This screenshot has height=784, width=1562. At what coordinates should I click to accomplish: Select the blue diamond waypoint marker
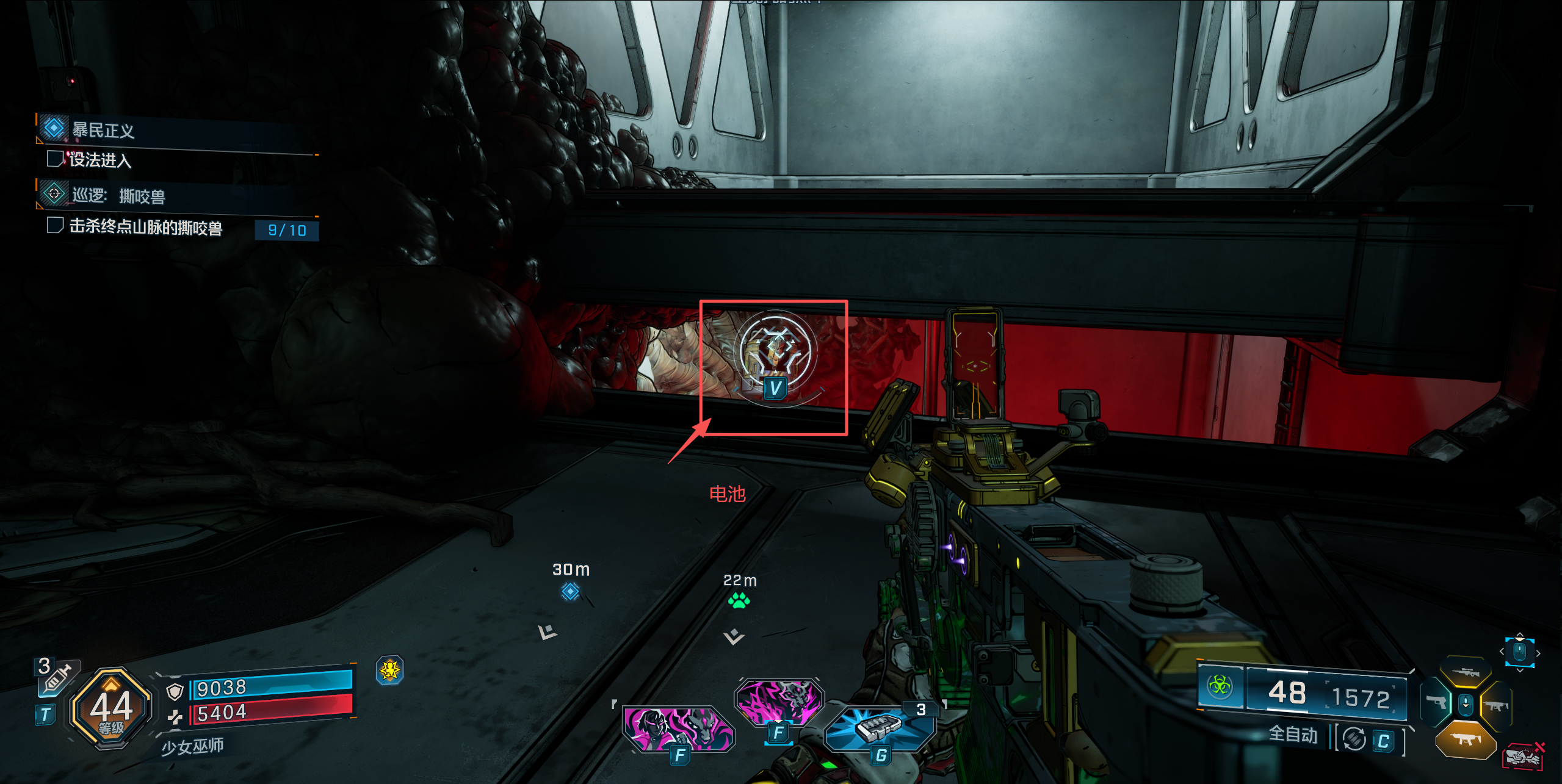[570, 591]
